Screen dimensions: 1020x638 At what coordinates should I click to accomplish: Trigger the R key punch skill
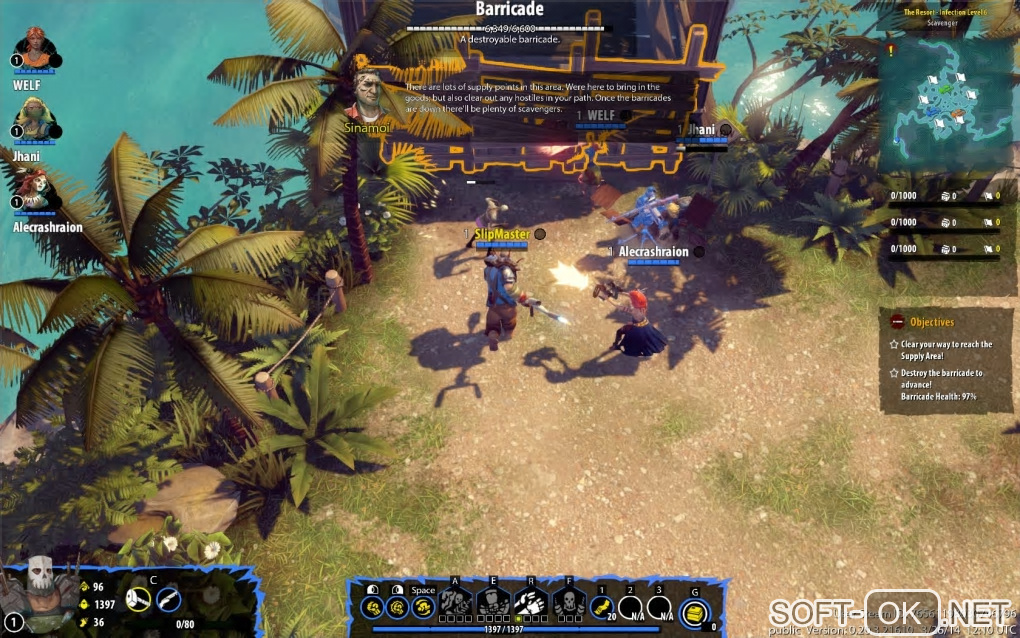click(531, 602)
